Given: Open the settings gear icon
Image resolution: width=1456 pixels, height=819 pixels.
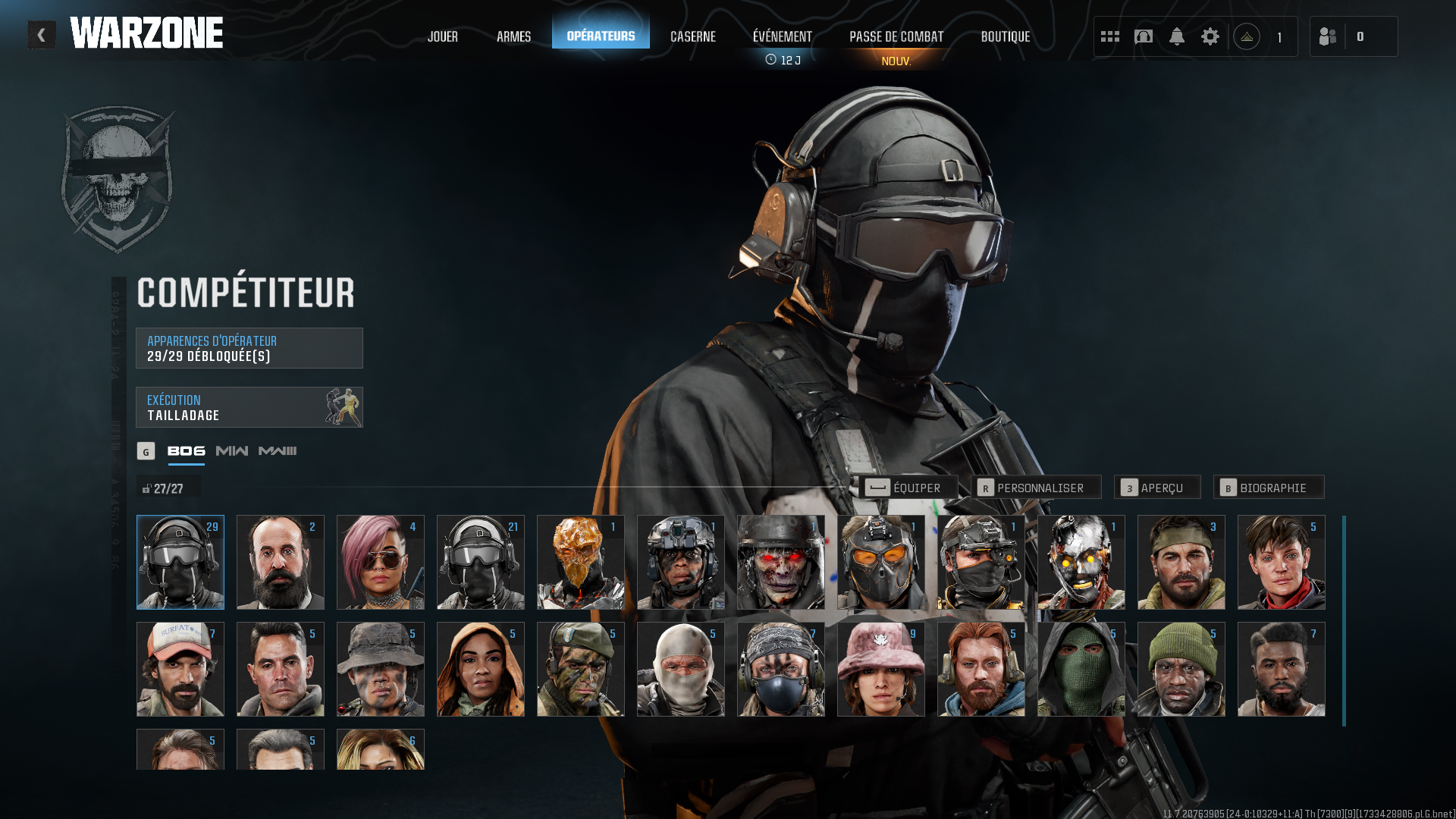Looking at the screenshot, I should [1210, 36].
